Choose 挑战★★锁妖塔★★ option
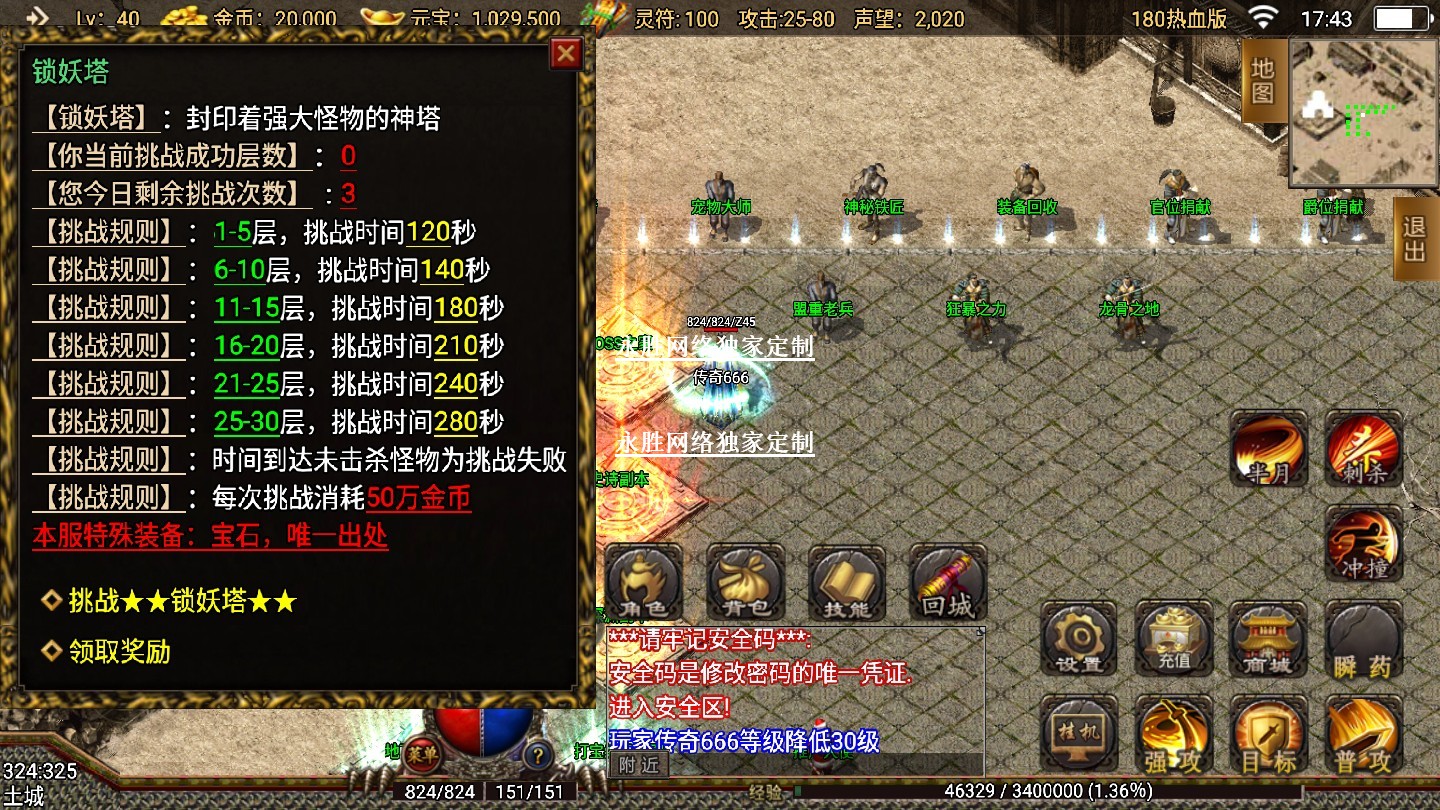1440x810 pixels. [x=182, y=601]
